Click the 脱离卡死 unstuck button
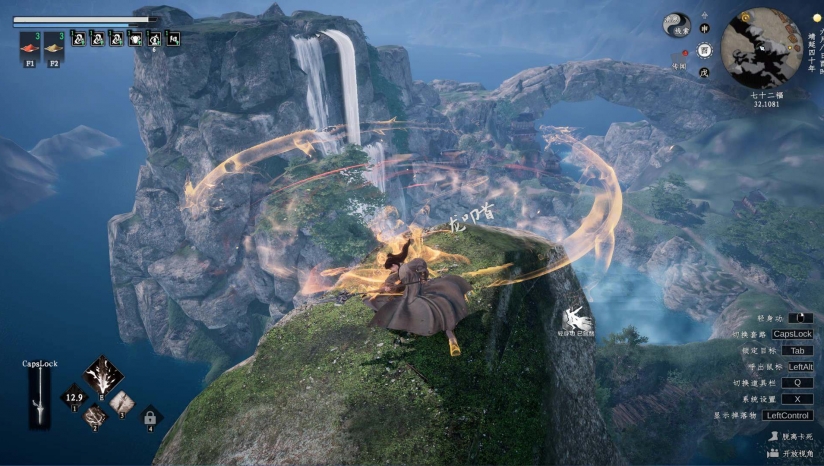This screenshot has width=824, height=466. (x=790, y=437)
